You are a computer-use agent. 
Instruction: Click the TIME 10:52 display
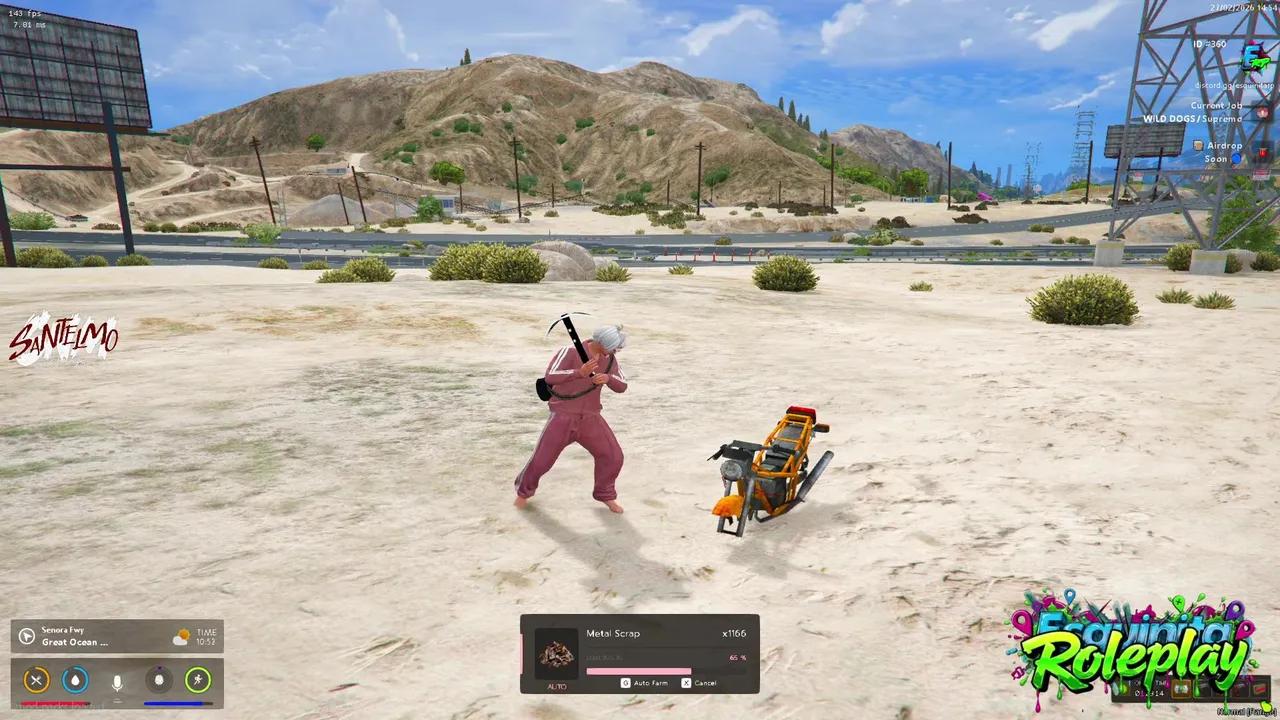click(x=206, y=637)
